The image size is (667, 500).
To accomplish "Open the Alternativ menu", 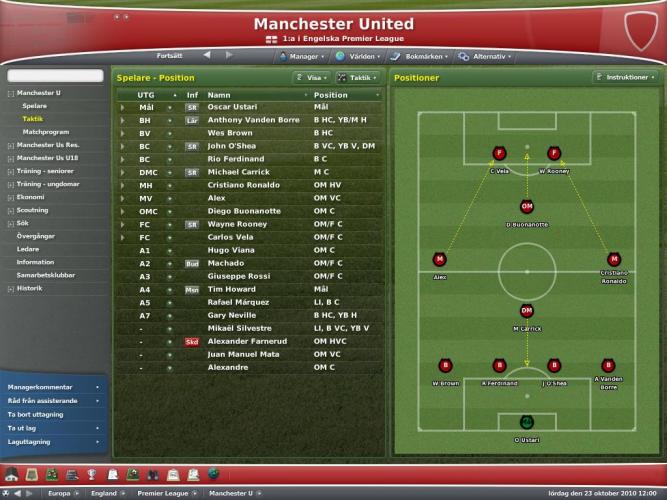I will pyautogui.click(x=488, y=56).
